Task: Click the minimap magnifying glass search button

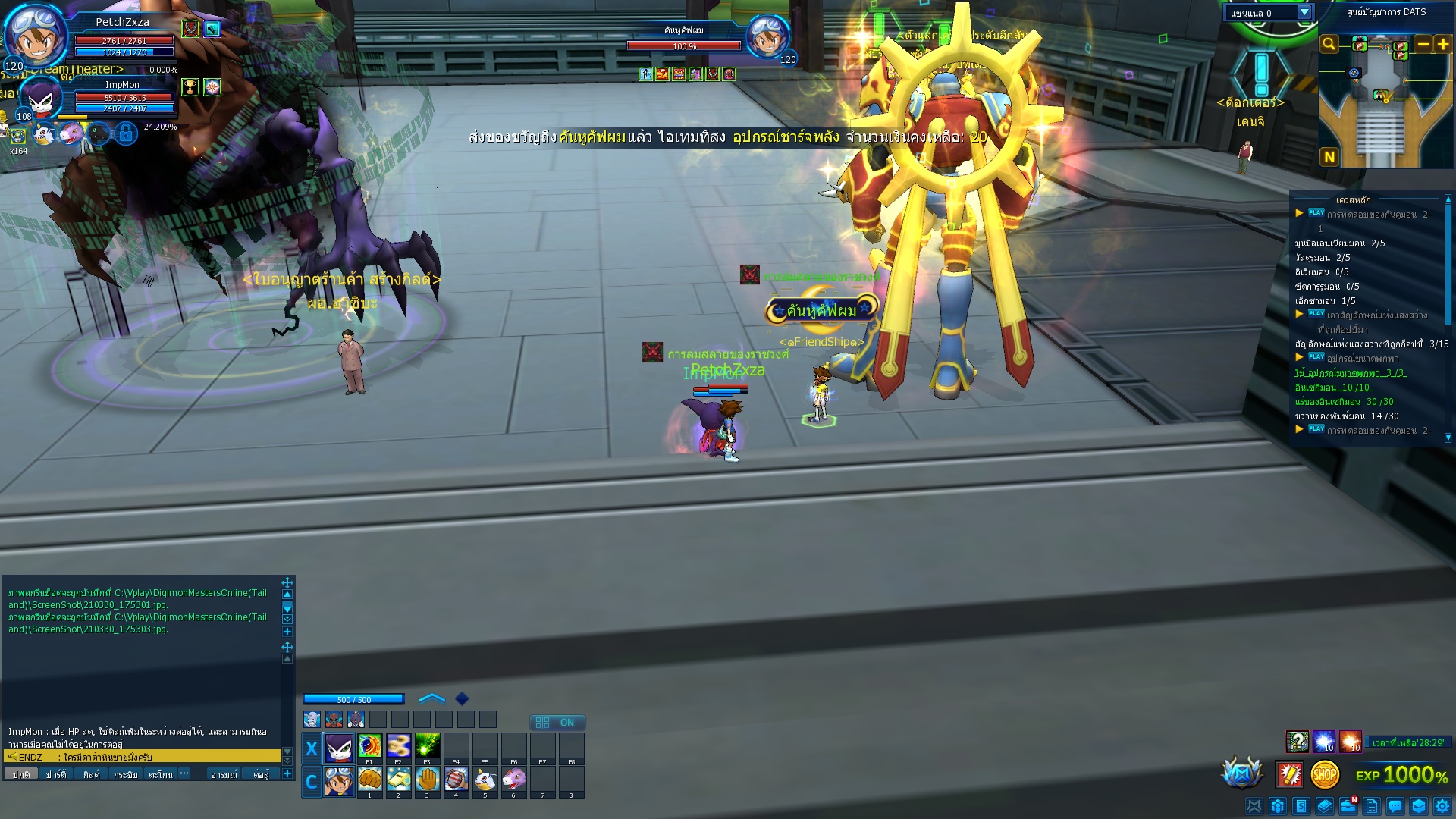Action: coord(1329,44)
